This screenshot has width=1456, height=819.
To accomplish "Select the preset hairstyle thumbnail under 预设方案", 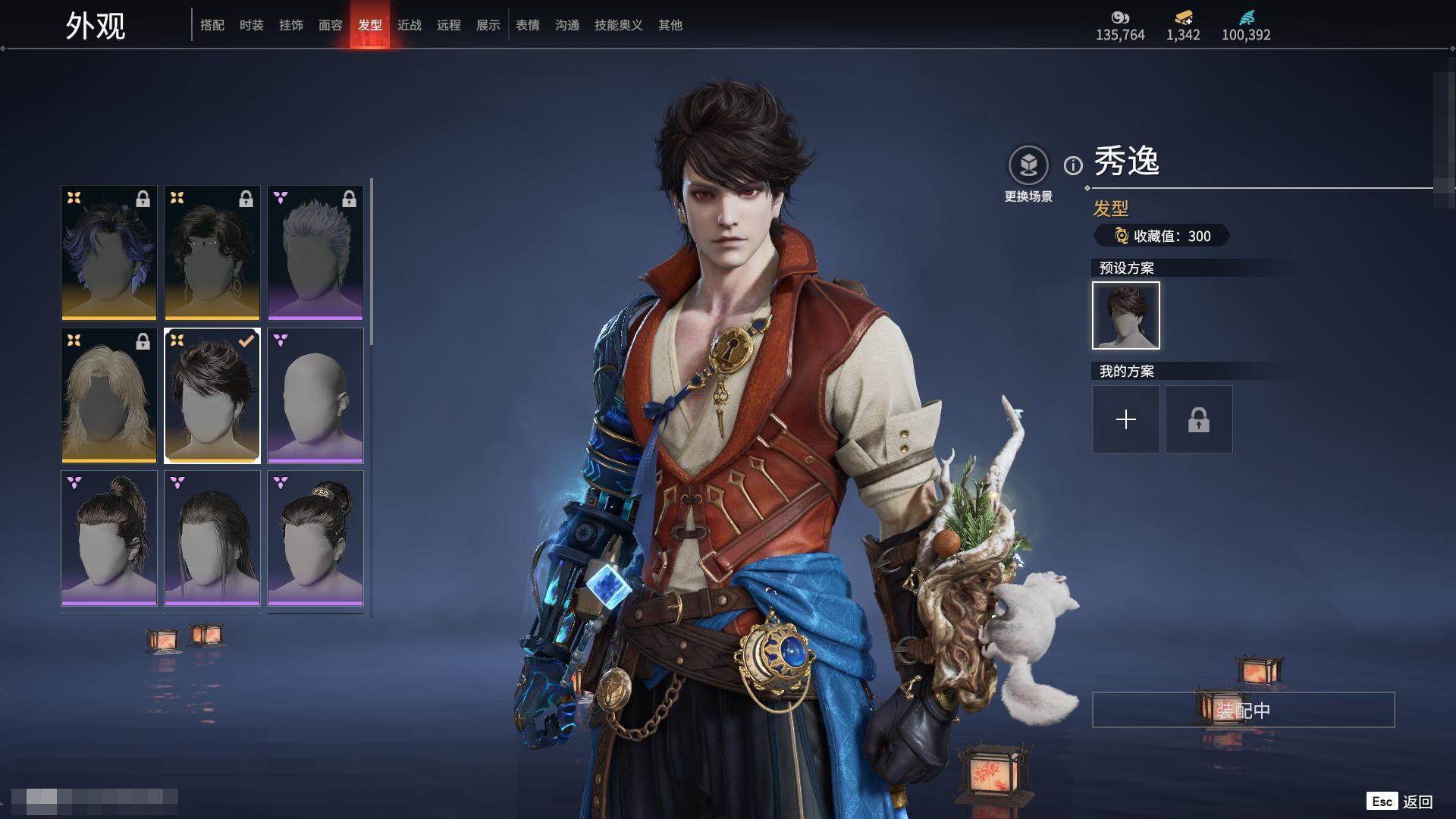I will pos(1126,315).
